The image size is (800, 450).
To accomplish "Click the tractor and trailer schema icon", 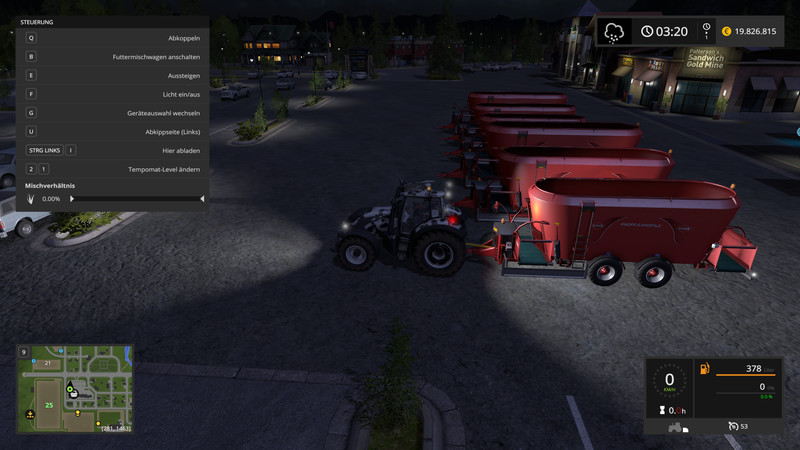I will 678,427.
